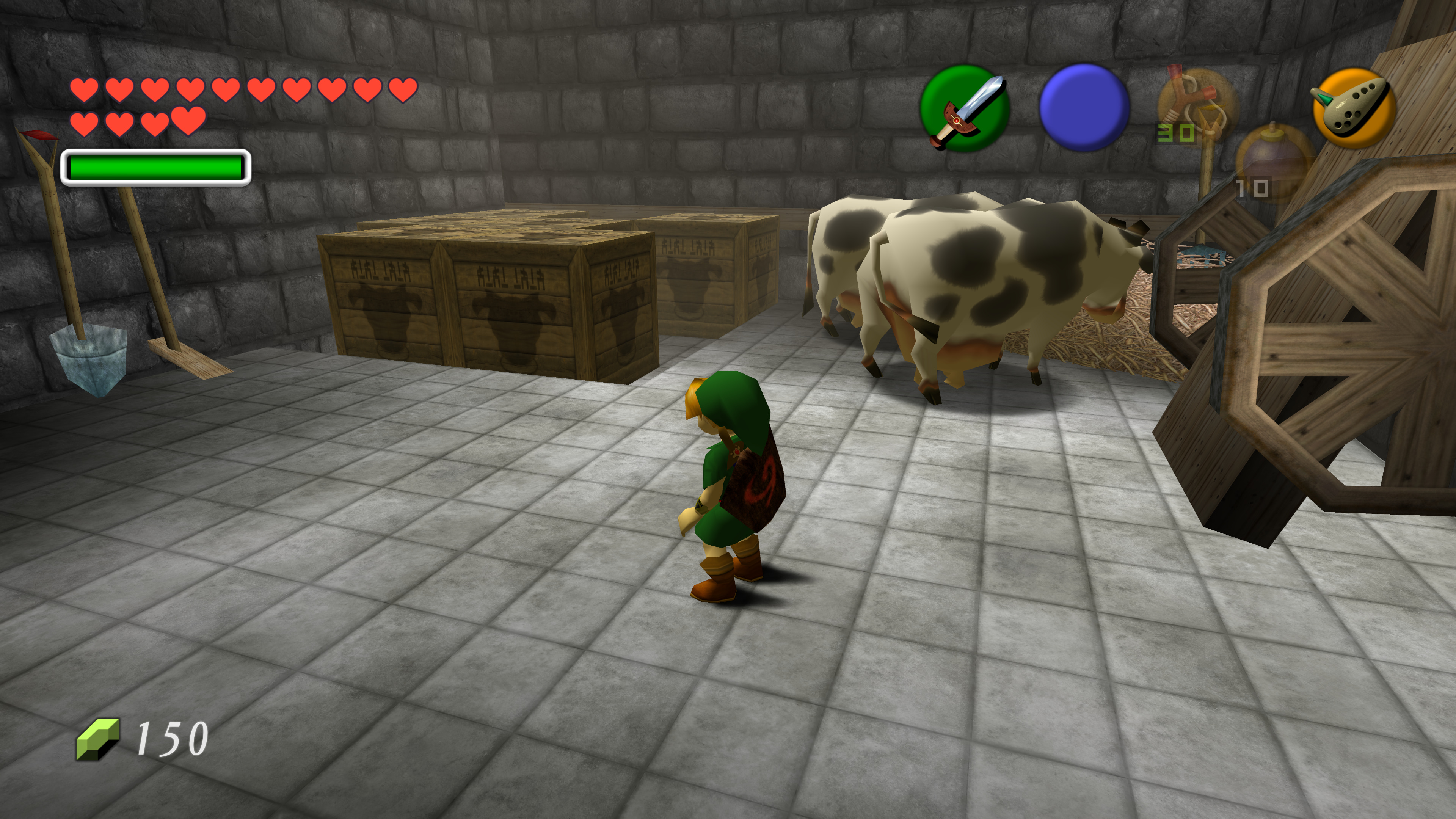
Task: Activate the Ocarina item icon
Action: coord(1353,107)
